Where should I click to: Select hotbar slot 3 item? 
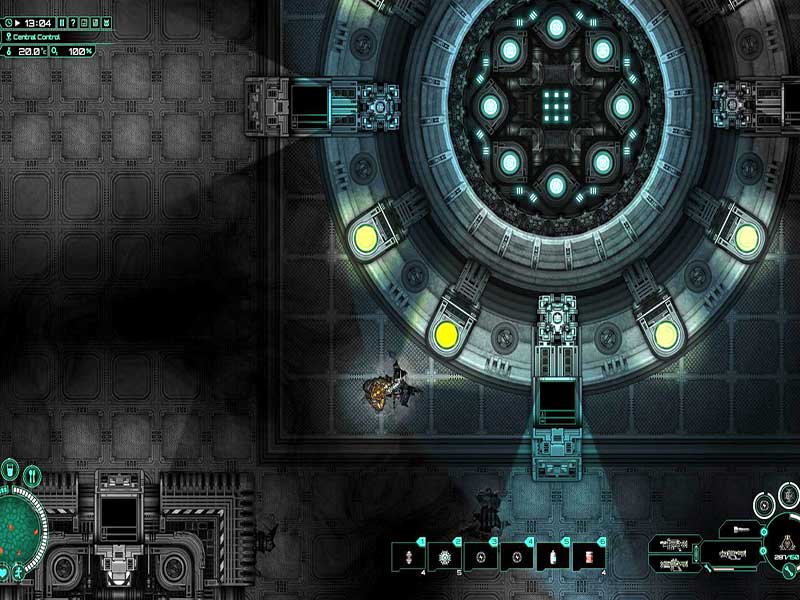(x=480, y=557)
